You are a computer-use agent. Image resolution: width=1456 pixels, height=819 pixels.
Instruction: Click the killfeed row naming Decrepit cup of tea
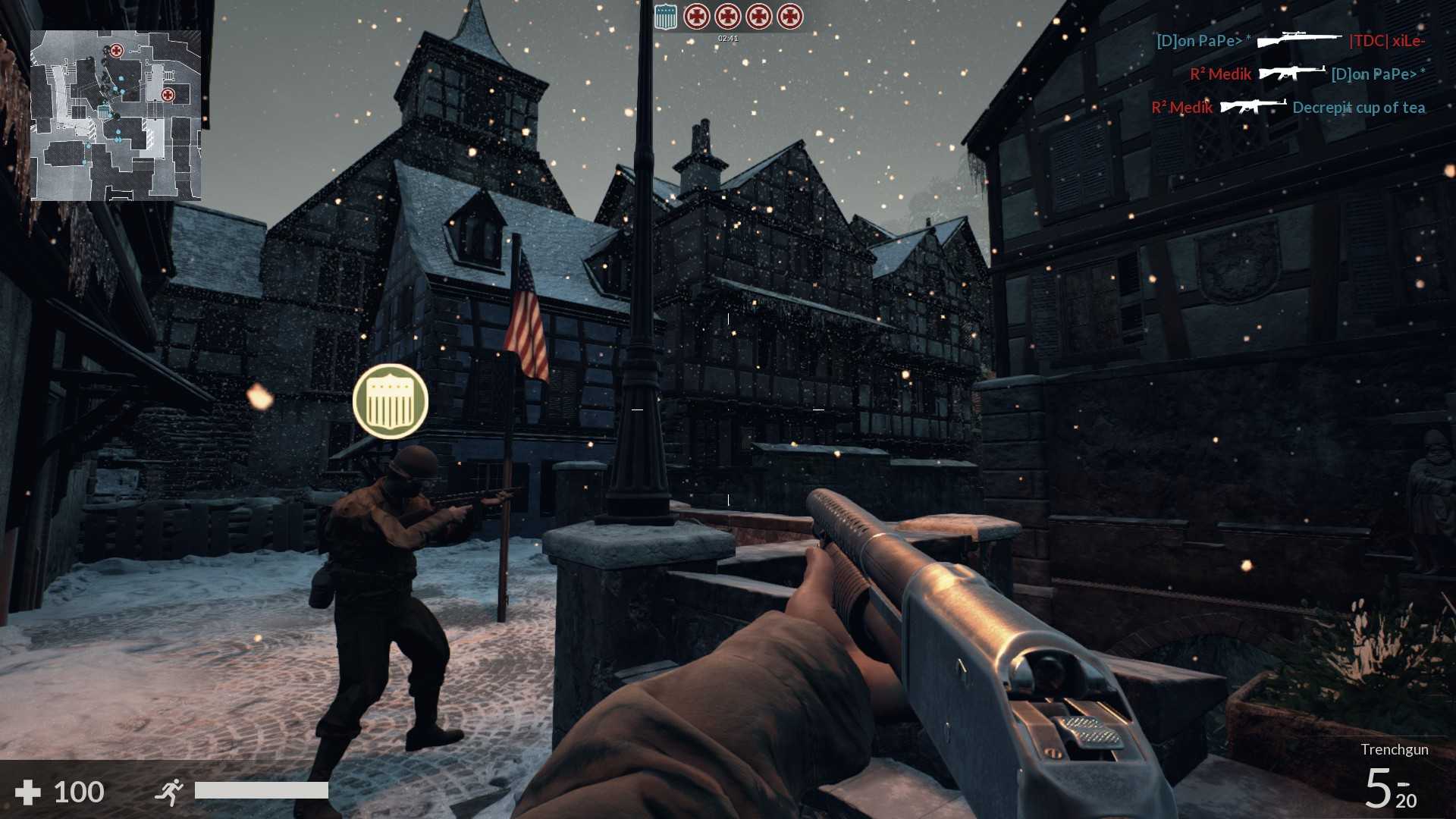[x=1288, y=108]
